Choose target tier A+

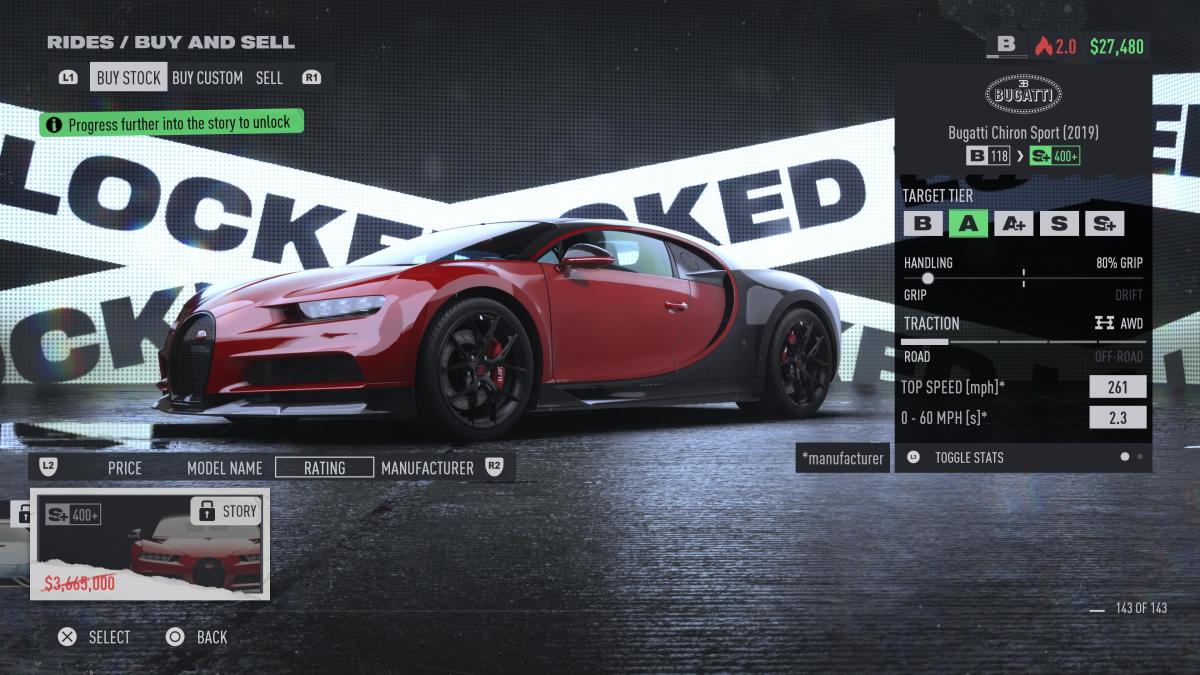click(x=1012, y=223)
